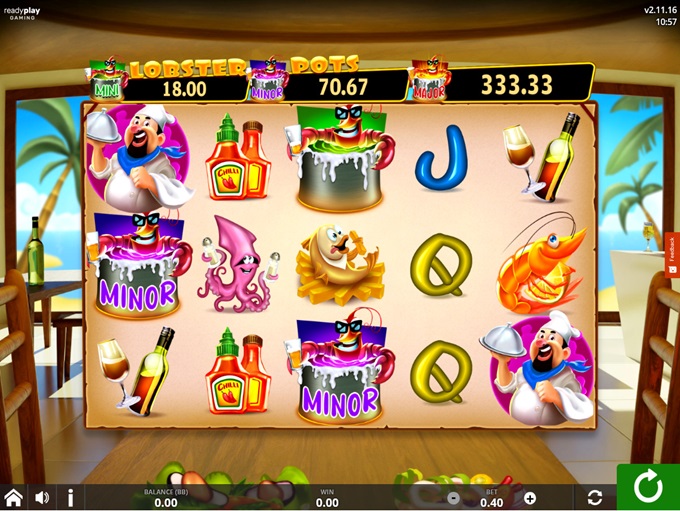The width and height of the screenshot is (680, 511).
Task: Open the autoplay spin options
Action: 595,497
